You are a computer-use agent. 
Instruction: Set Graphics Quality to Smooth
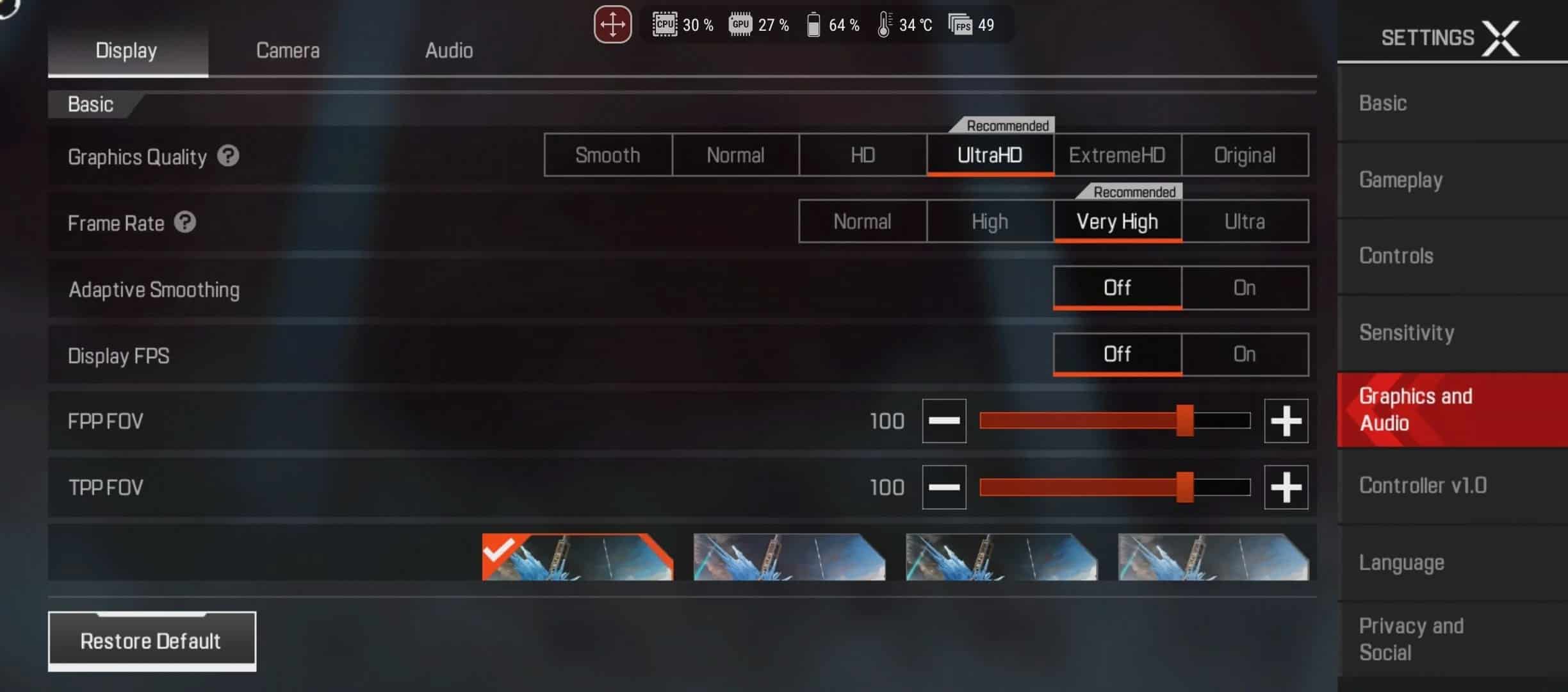click(607, 155)
